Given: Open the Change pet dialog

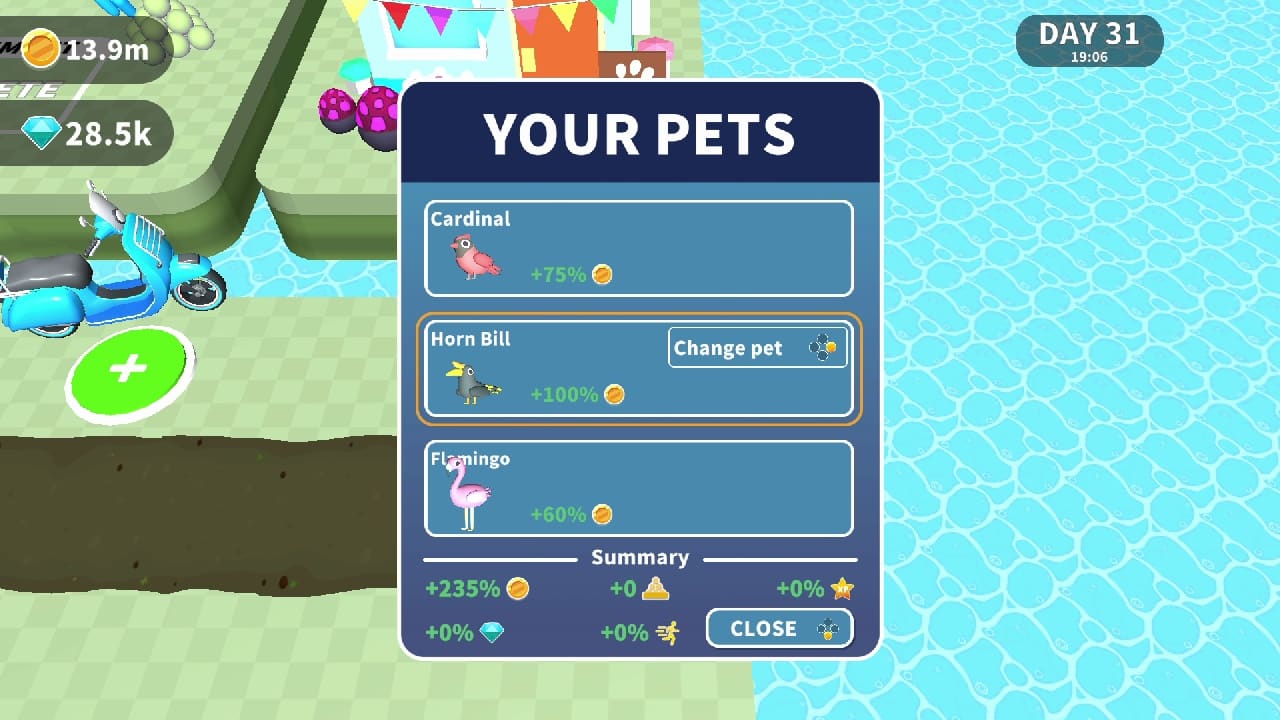Looking at the screenshot, I should [757, 347].
